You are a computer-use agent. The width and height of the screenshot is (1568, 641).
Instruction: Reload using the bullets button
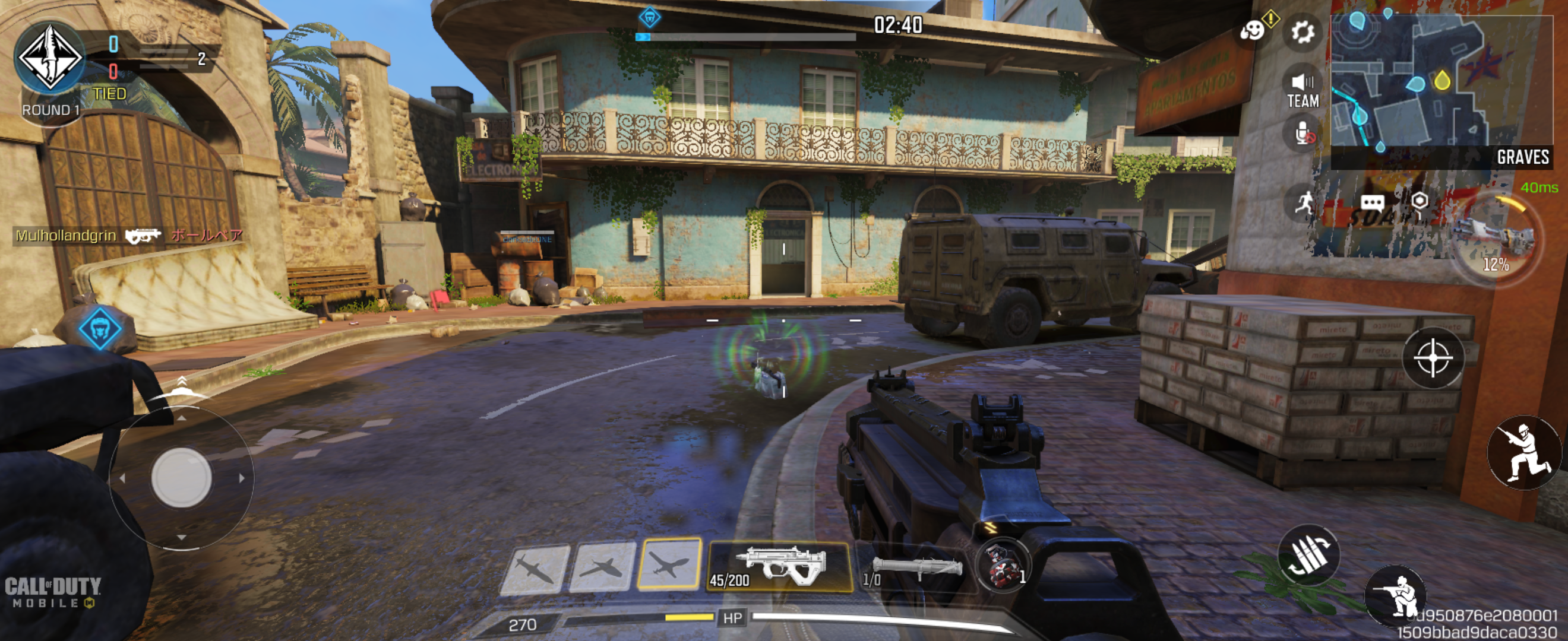1308,554
